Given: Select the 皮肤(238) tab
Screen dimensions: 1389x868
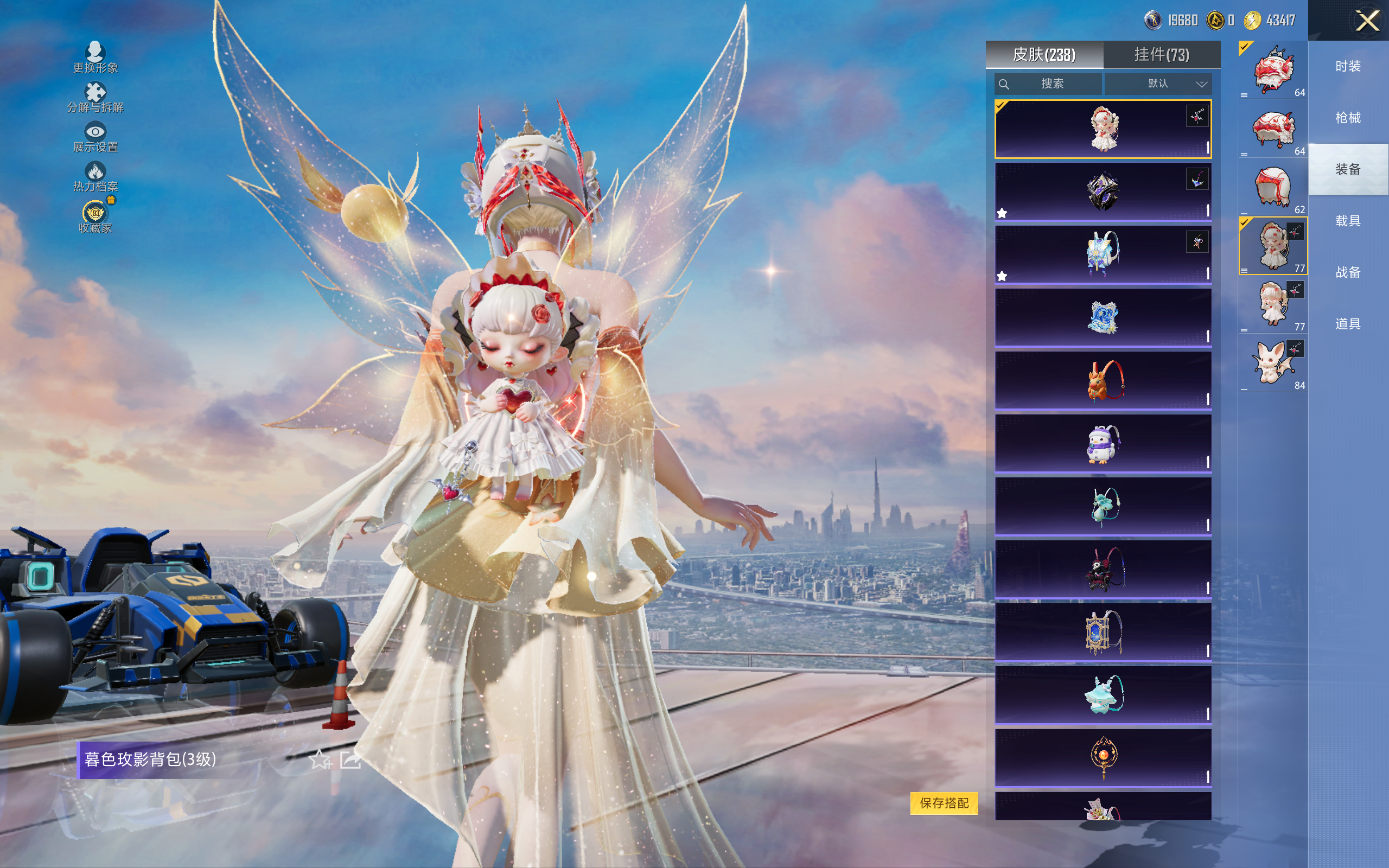Looking at the screenshot, I should tap(1044, 55).
